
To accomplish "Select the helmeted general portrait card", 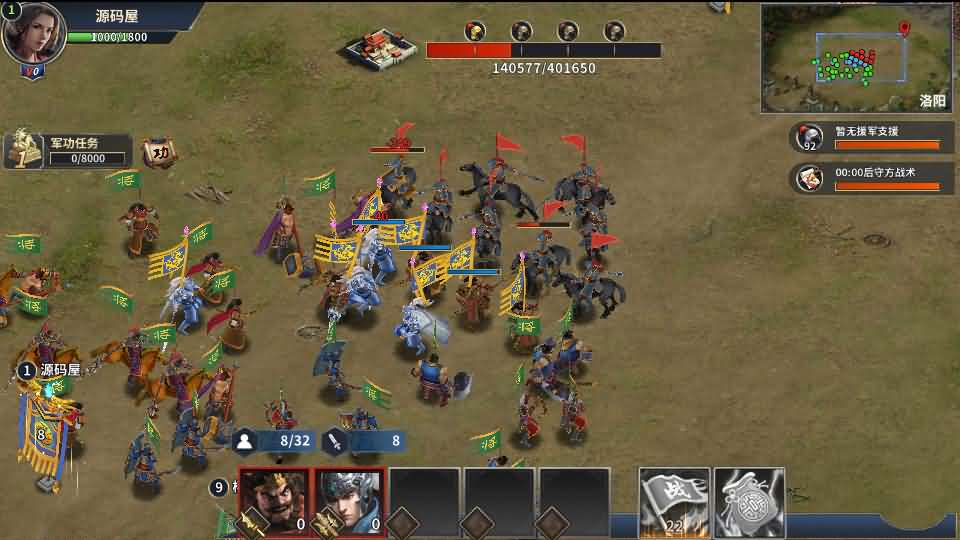I will (350, 501).
